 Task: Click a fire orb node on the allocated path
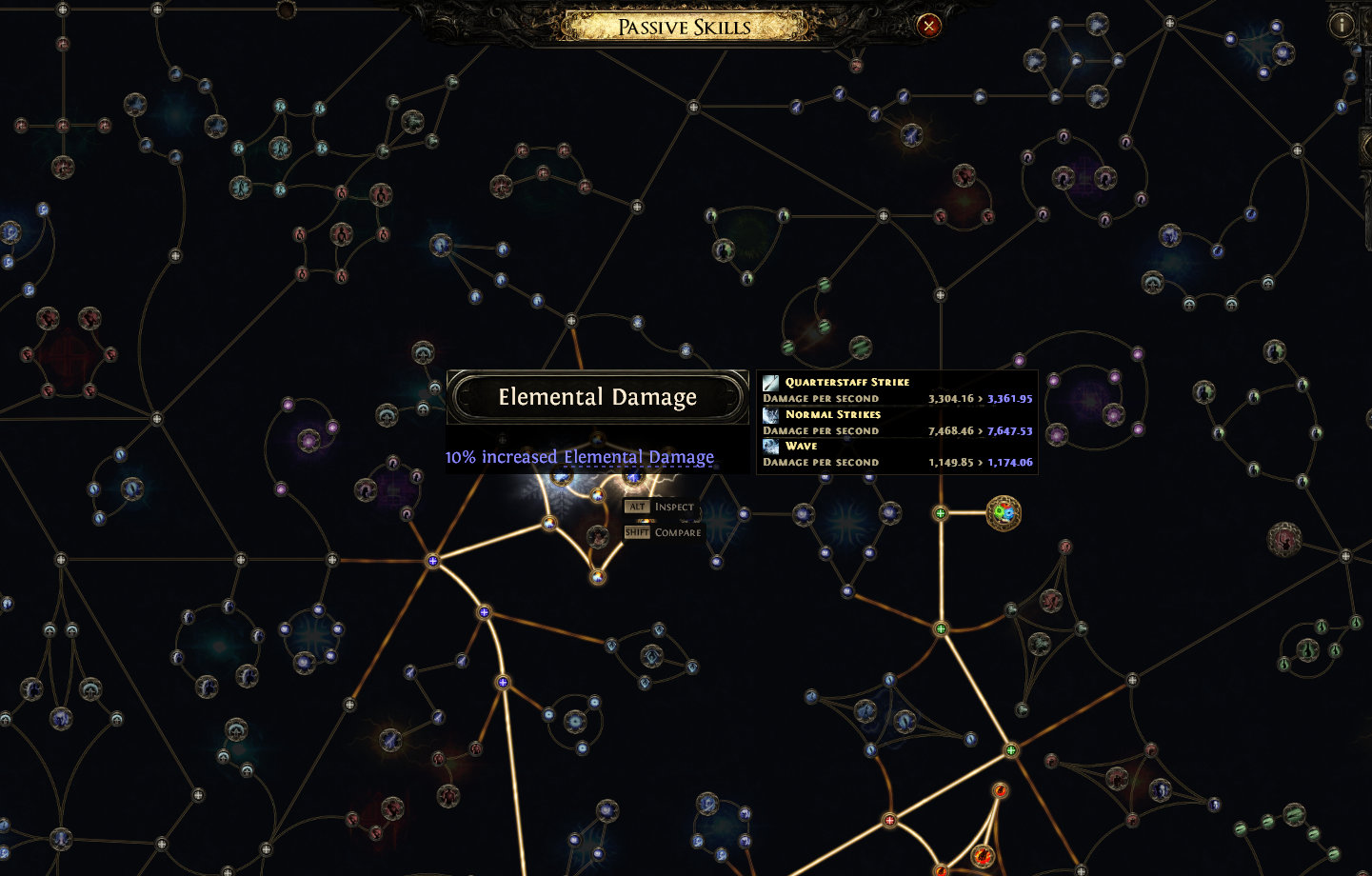point(1000,788)
